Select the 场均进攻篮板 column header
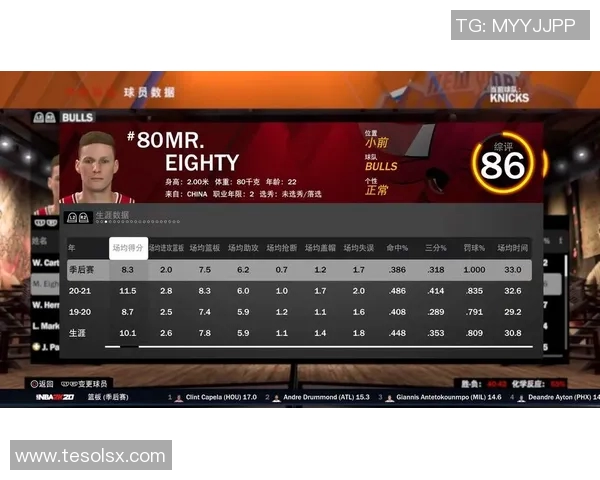The width and height of the screenshot is (600, 480). 166,247
